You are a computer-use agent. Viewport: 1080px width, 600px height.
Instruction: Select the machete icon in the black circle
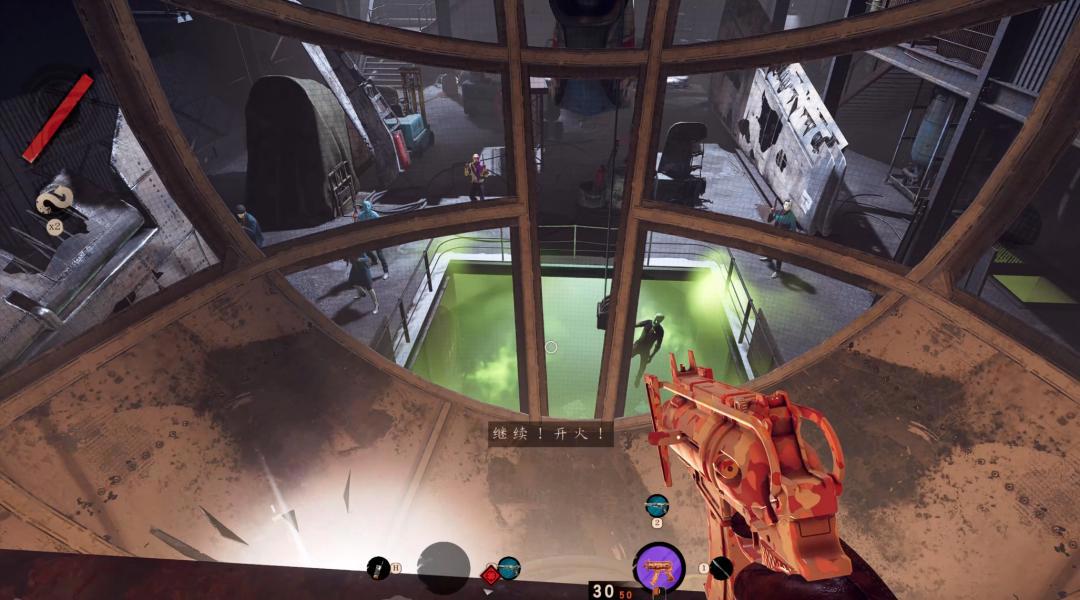click(x=721, y=568)
